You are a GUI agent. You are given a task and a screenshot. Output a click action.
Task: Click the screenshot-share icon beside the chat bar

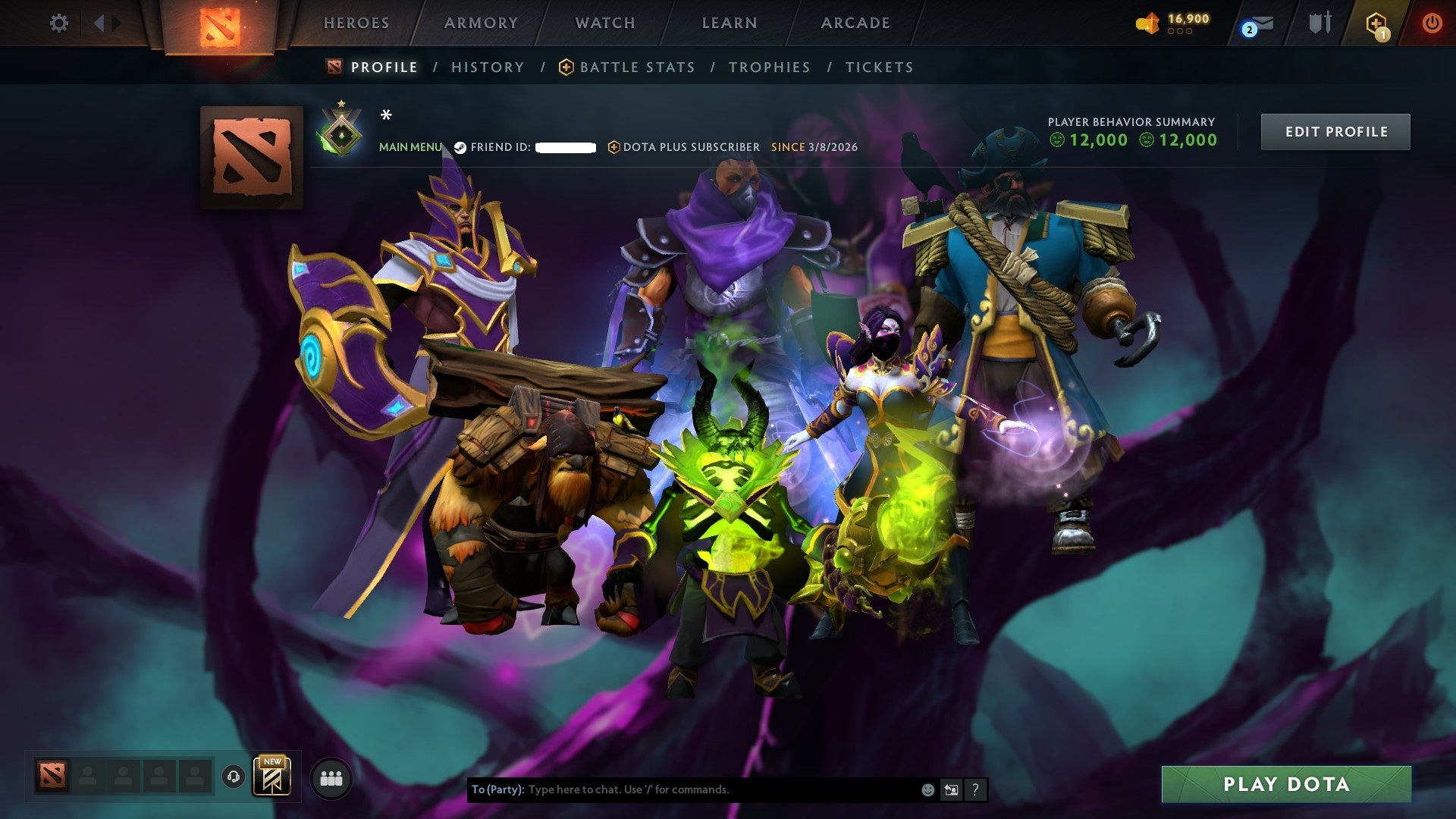952,789
